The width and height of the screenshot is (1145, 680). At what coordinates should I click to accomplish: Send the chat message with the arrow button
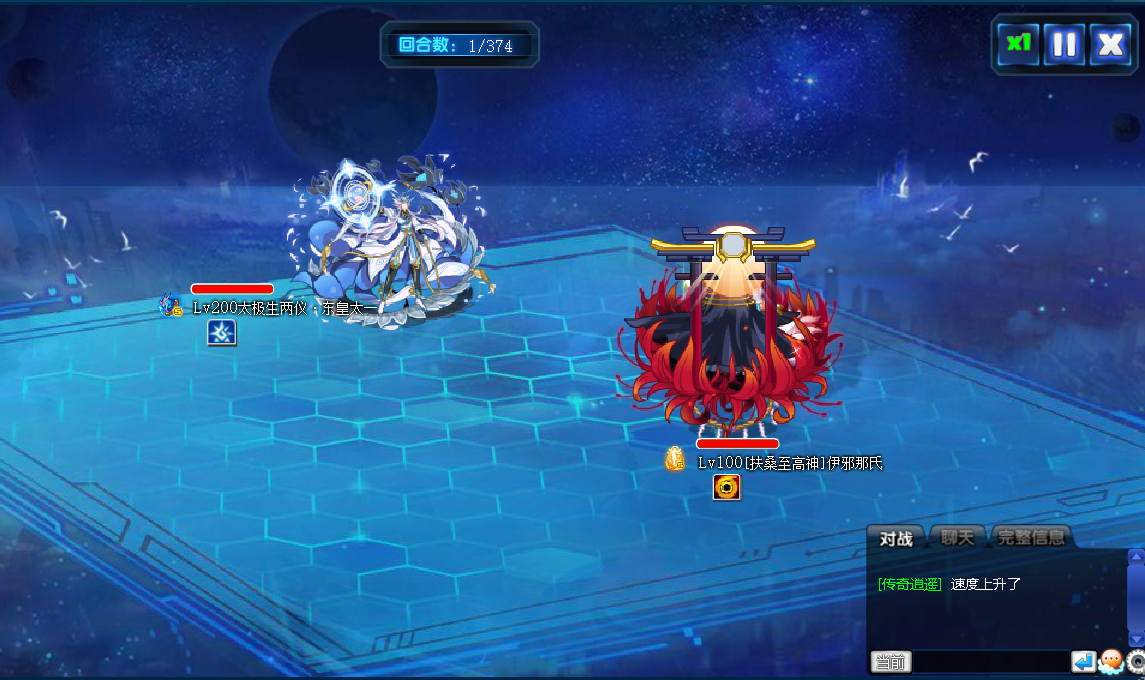[x=1083, y=661]
